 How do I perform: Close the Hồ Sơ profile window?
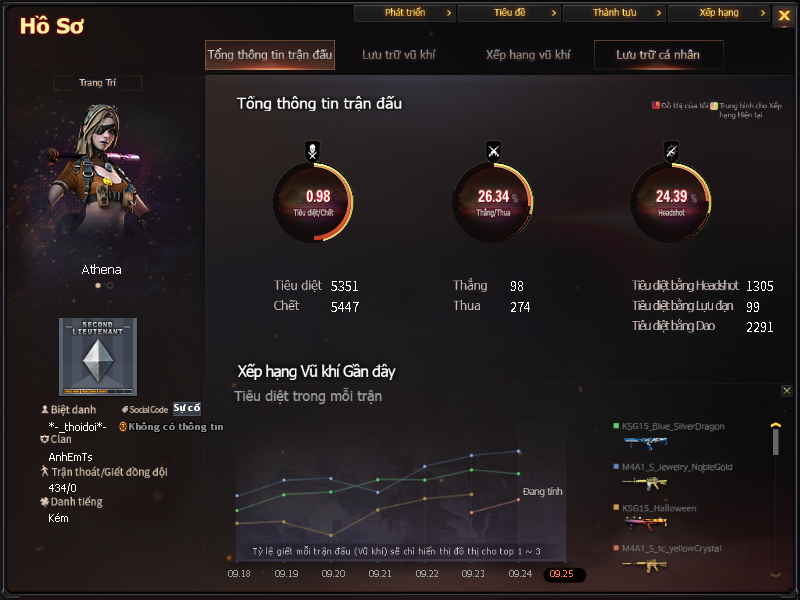click(x=783, y=15)
